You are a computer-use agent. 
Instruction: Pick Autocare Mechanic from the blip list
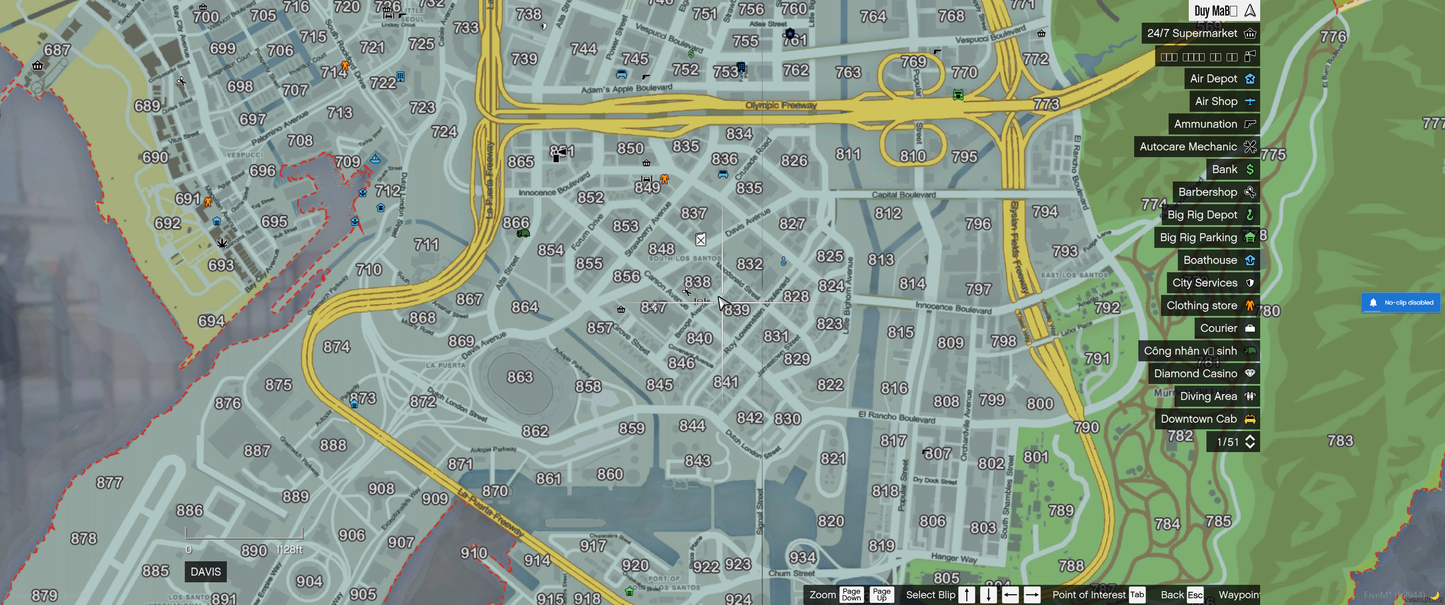pyautogui.click(x=1197, y=146)
